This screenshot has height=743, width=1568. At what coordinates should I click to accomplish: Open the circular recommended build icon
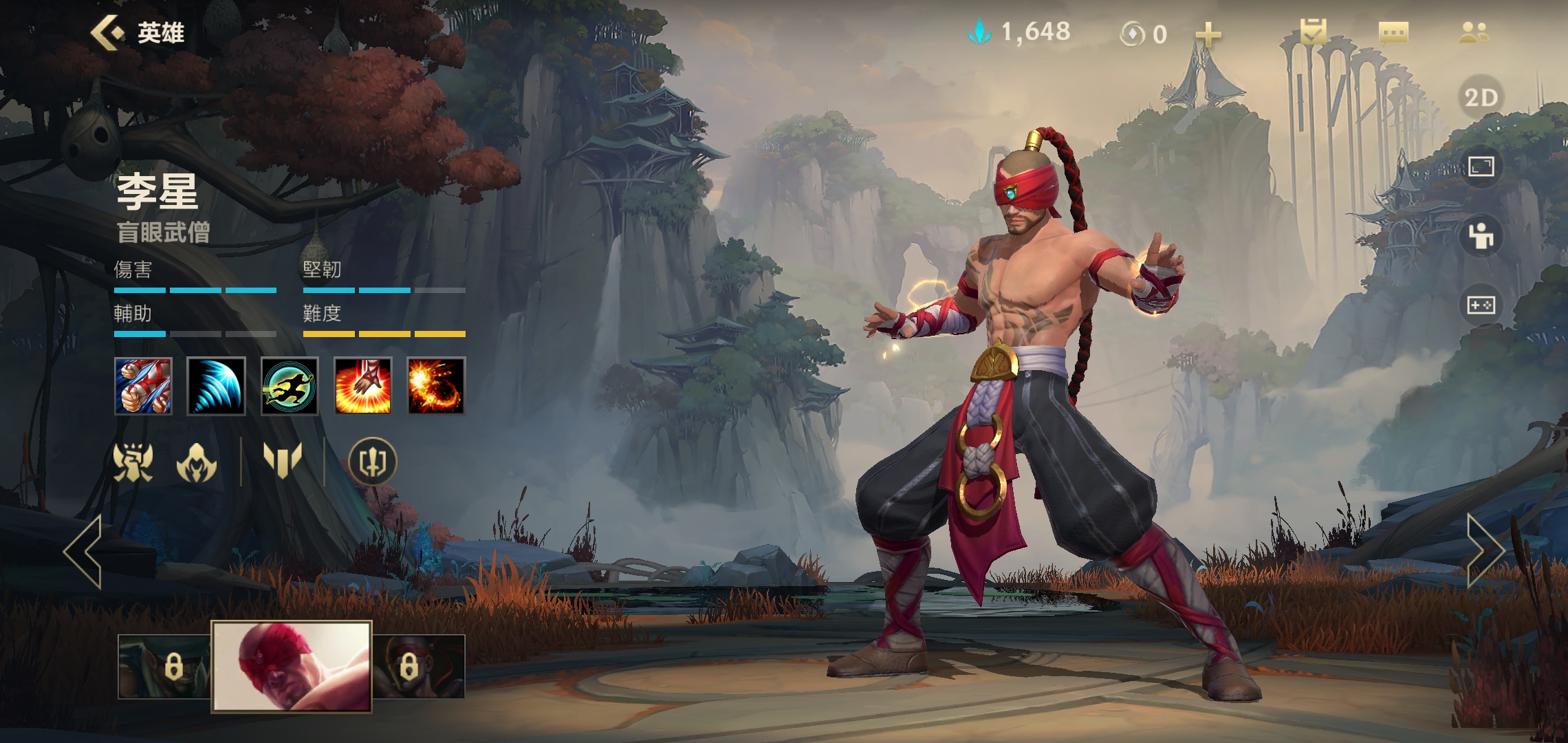372,462
